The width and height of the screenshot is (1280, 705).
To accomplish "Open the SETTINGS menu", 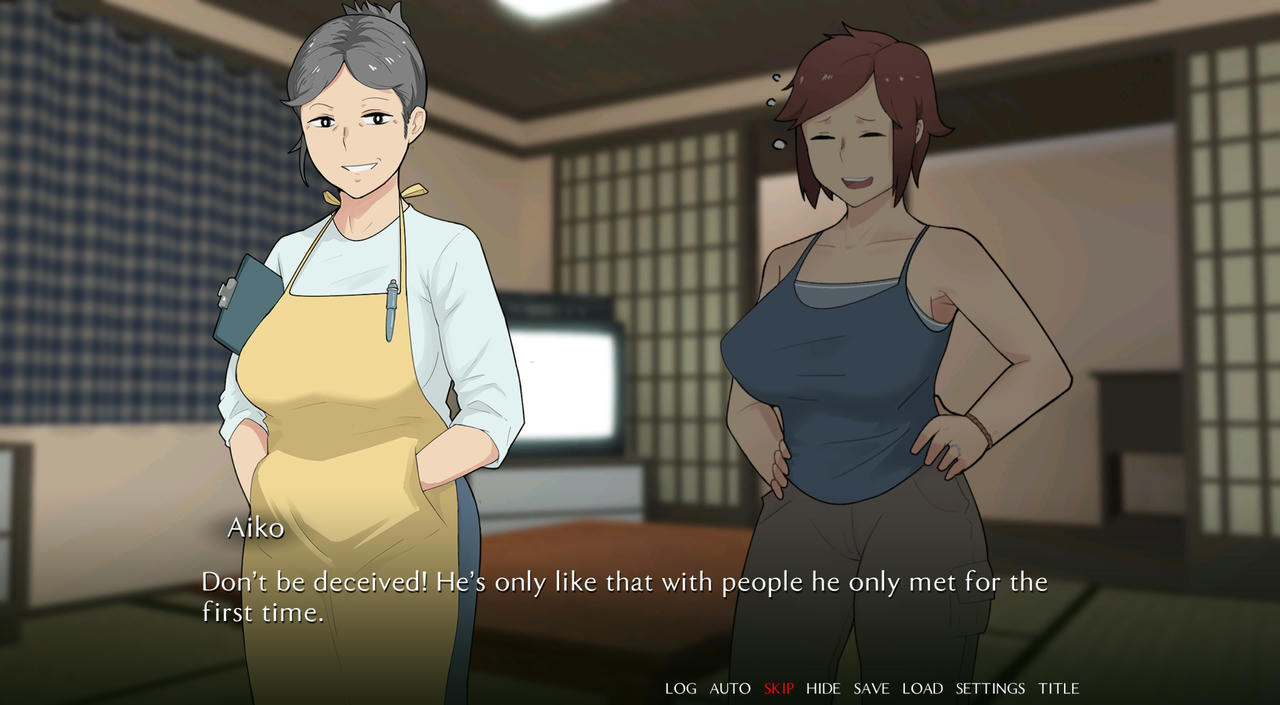I will coord(990,688).
